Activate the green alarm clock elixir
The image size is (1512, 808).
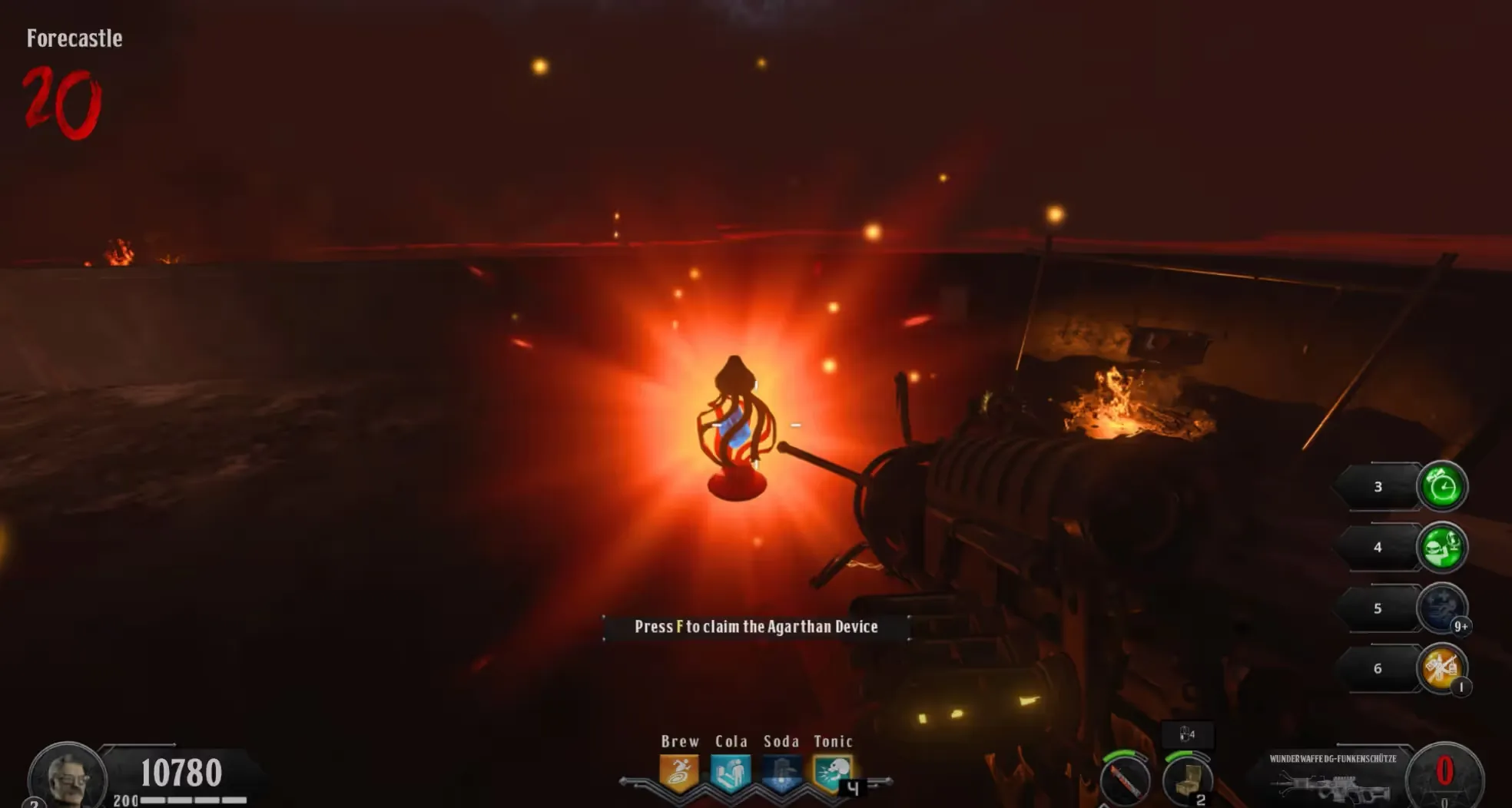1441,486
